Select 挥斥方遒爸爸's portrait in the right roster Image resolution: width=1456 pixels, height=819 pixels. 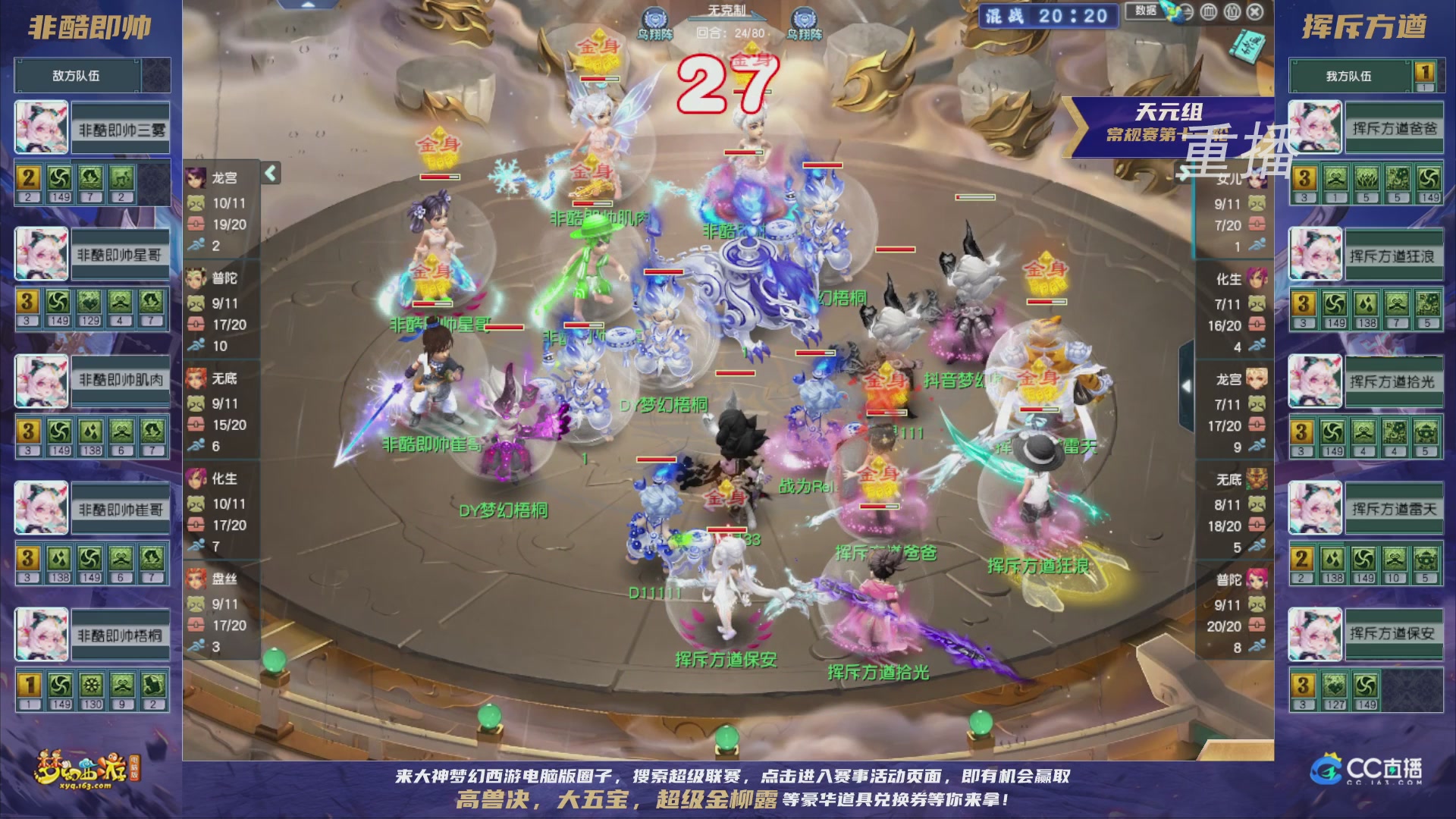click(1314, 127)
